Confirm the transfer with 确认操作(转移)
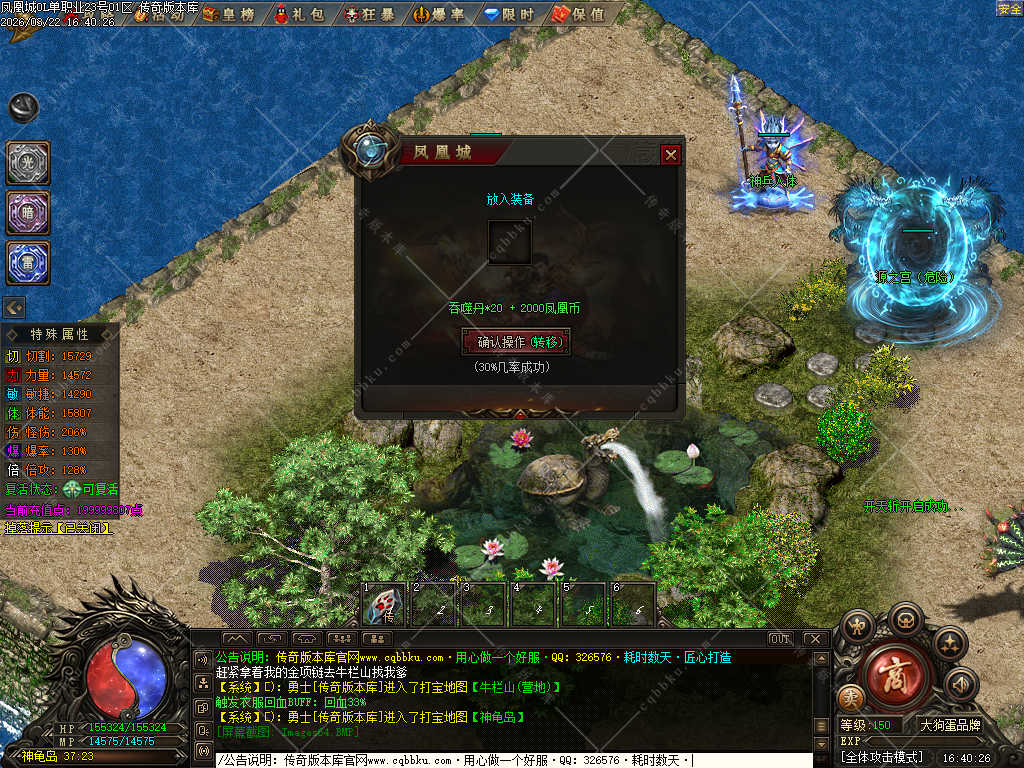 click(516, 341)
